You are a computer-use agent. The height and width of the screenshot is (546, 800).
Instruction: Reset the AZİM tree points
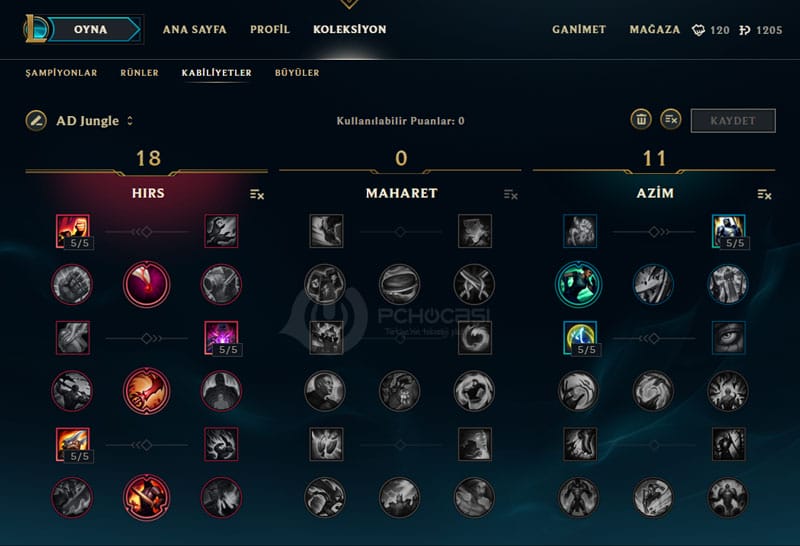(765, 194)
